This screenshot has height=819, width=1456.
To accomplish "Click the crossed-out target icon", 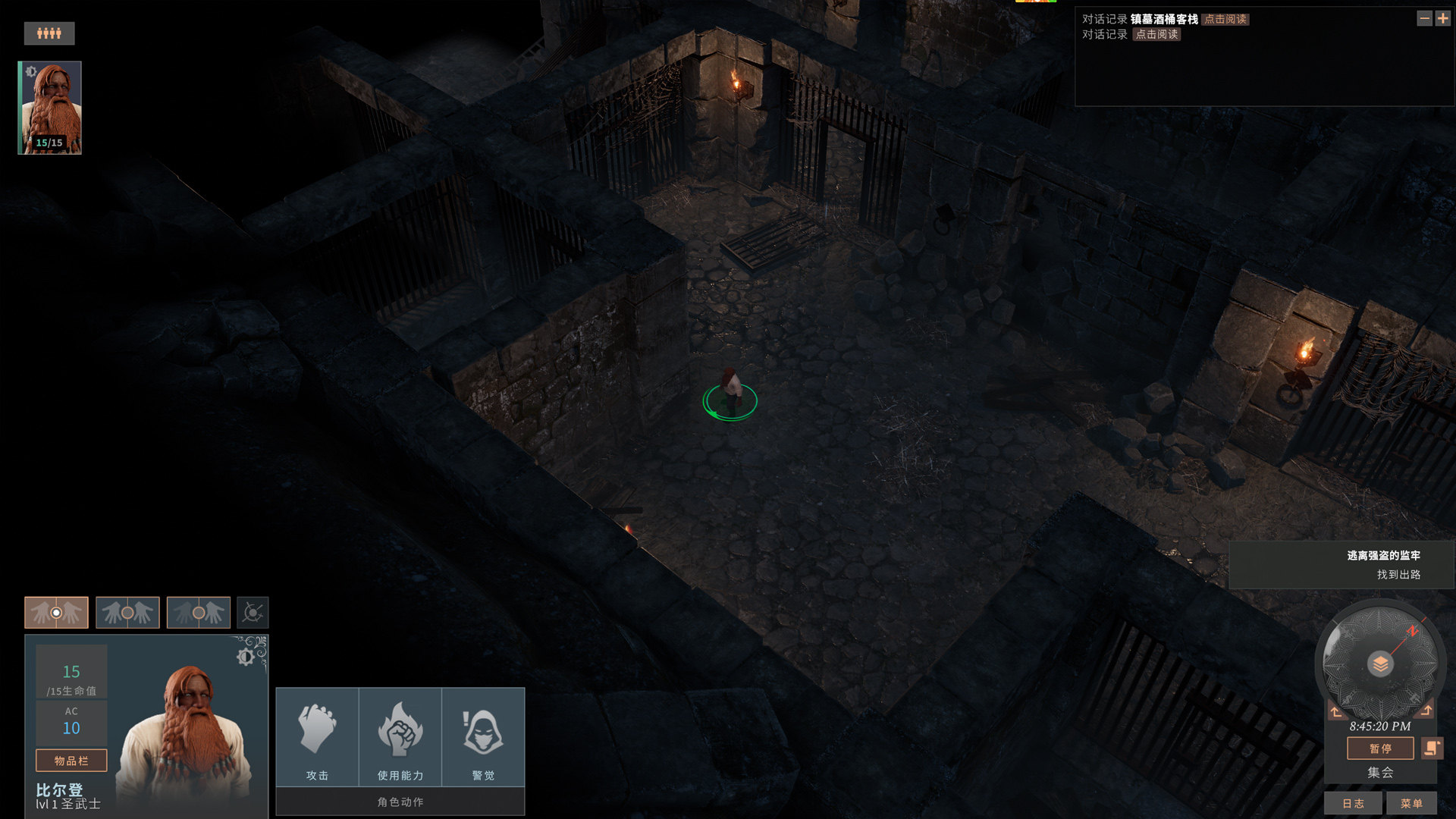I will (x=253, y=612).
